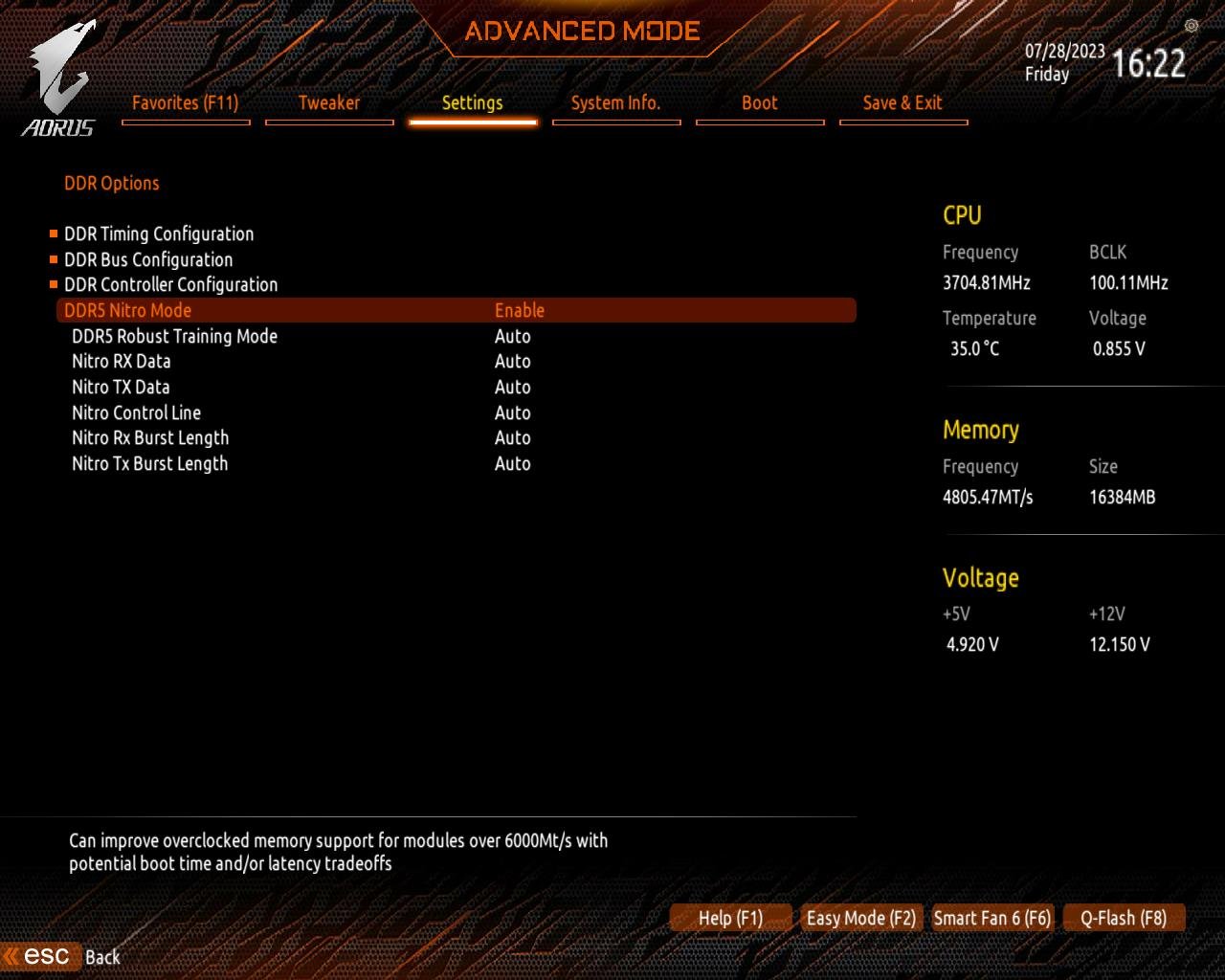Launch Smart Fan 6 (F6)
This screenshot has height=980, width=1225.
(991, 918)
